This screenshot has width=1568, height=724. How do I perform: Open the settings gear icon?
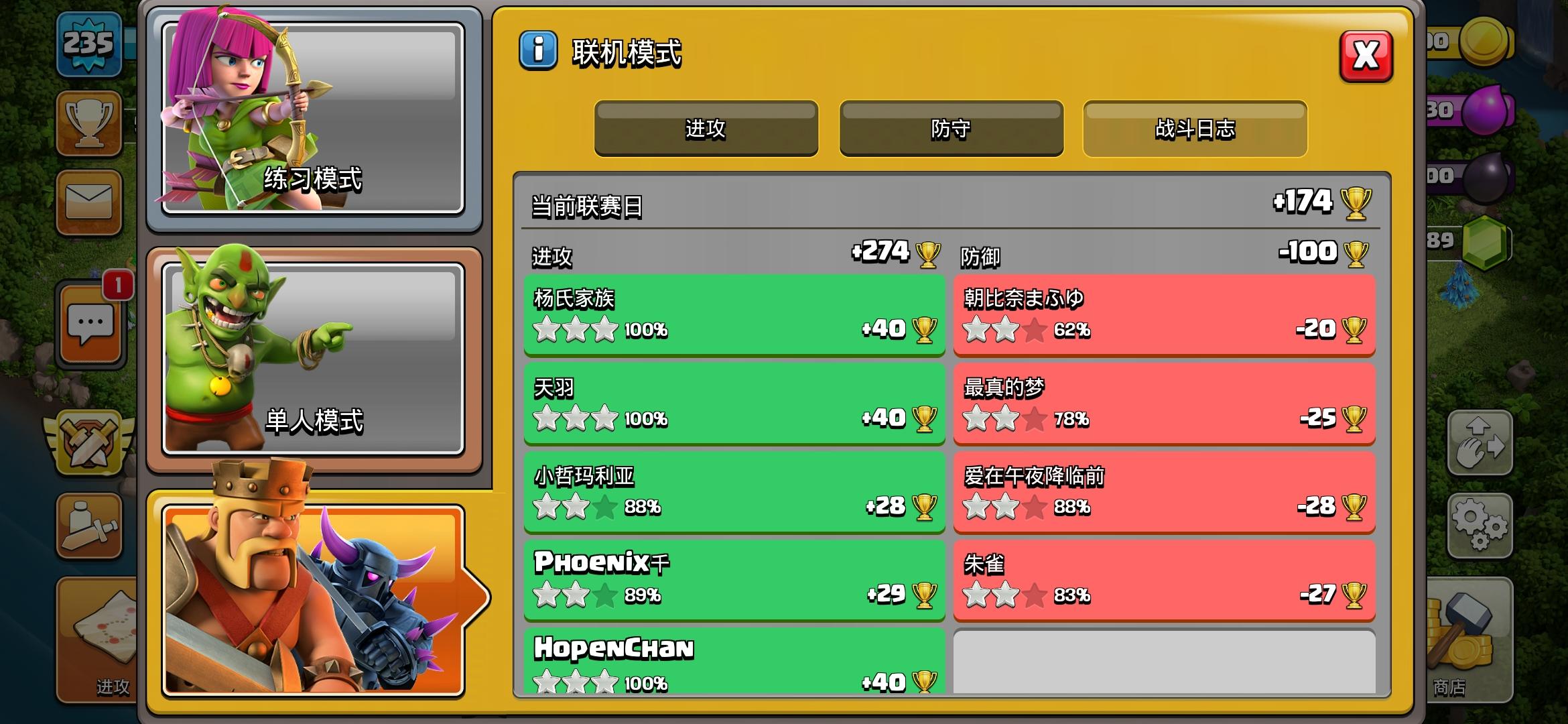click(1479, 526)
